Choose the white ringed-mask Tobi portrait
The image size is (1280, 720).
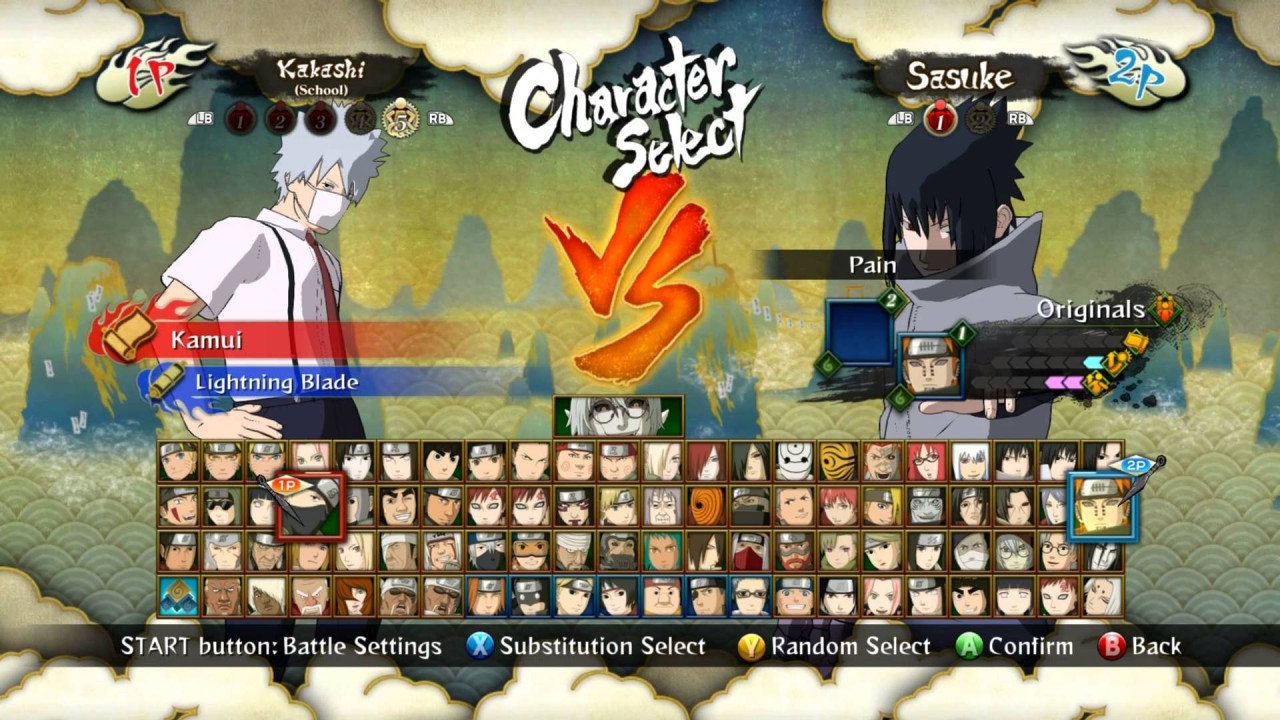[x=795, y=461]
